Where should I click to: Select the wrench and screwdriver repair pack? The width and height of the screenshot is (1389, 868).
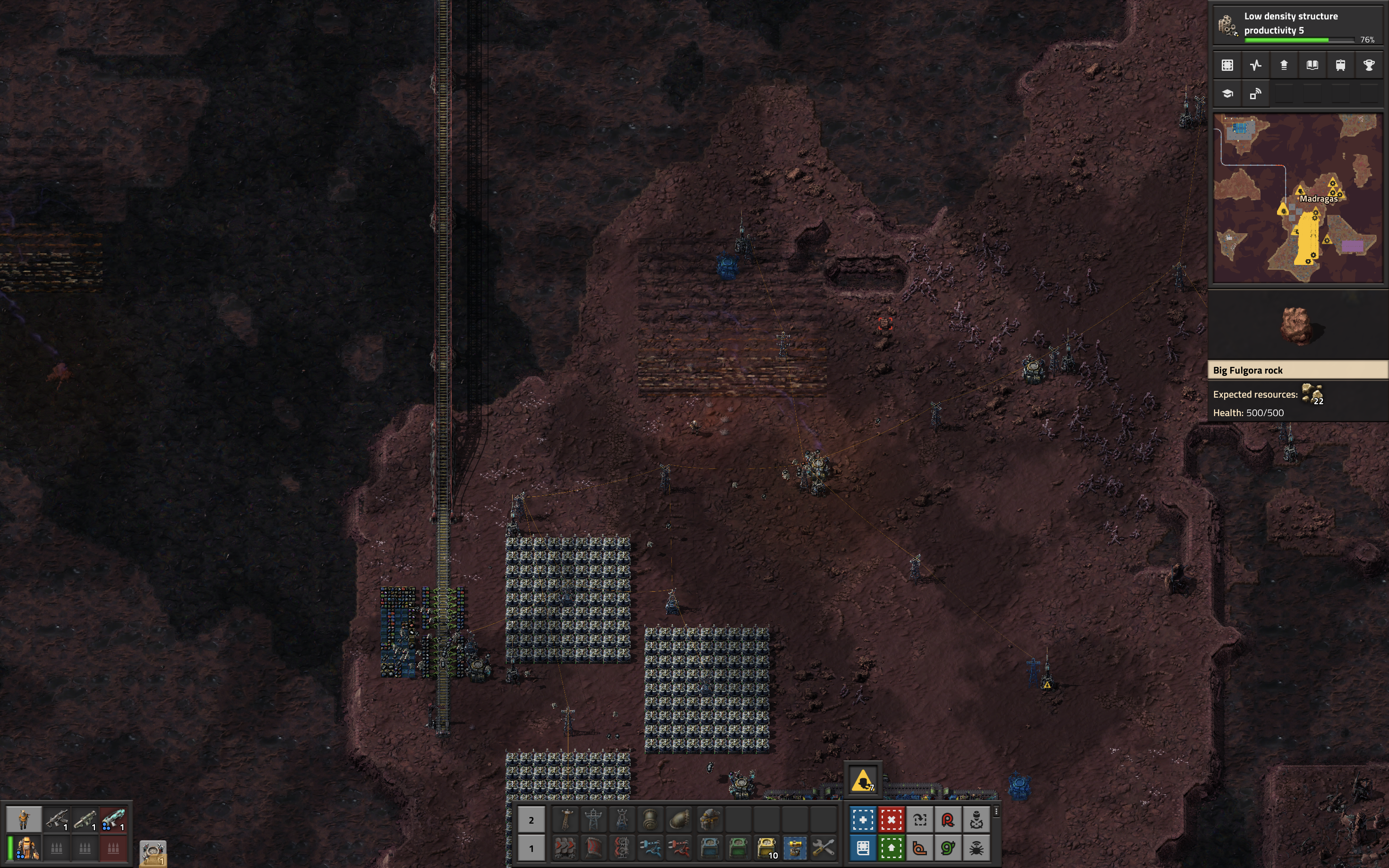[x=823, y=847]
